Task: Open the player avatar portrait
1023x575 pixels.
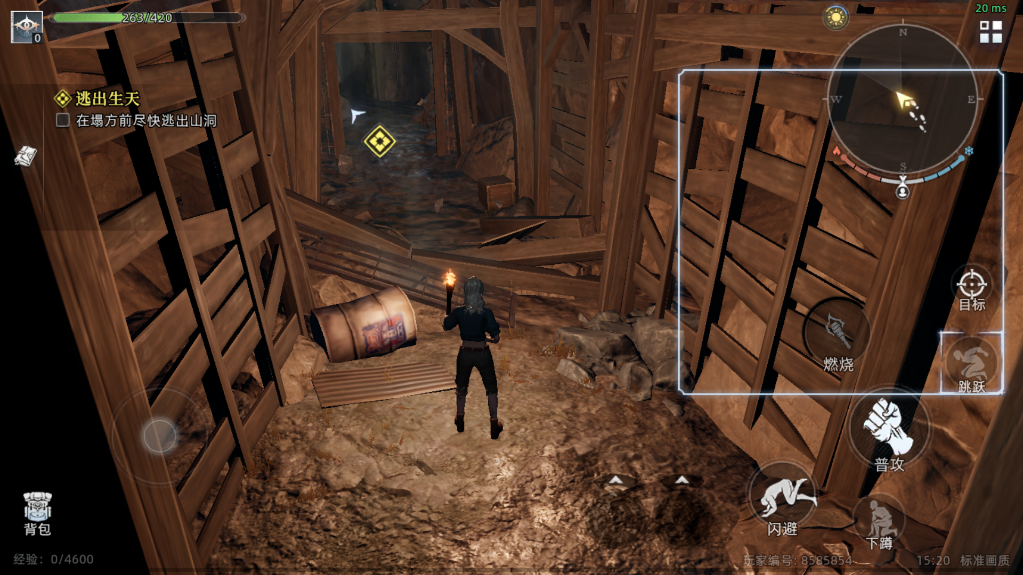Action: coord(26,27)
